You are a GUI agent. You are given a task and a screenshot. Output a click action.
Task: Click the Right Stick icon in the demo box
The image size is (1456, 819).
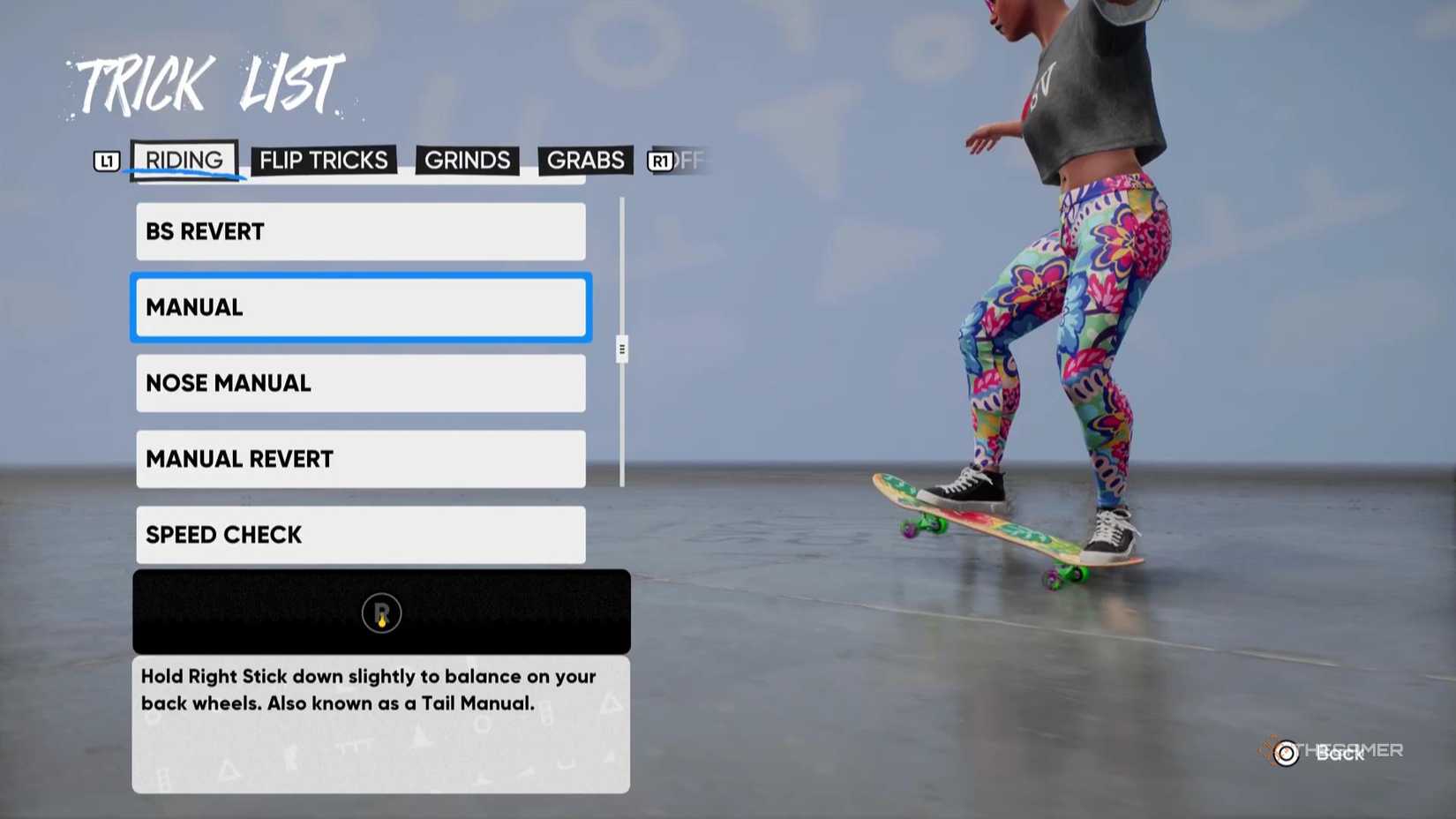(379, 612)
